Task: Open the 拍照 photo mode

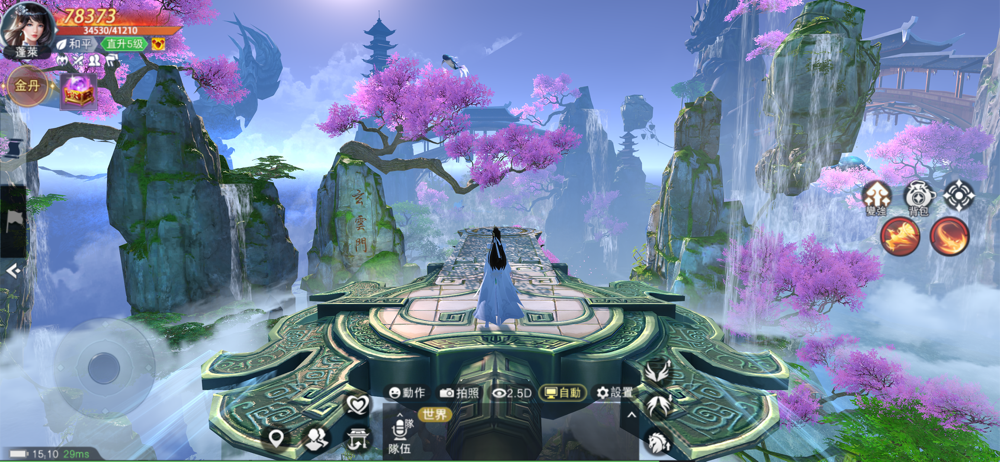Action: point(459,393)
